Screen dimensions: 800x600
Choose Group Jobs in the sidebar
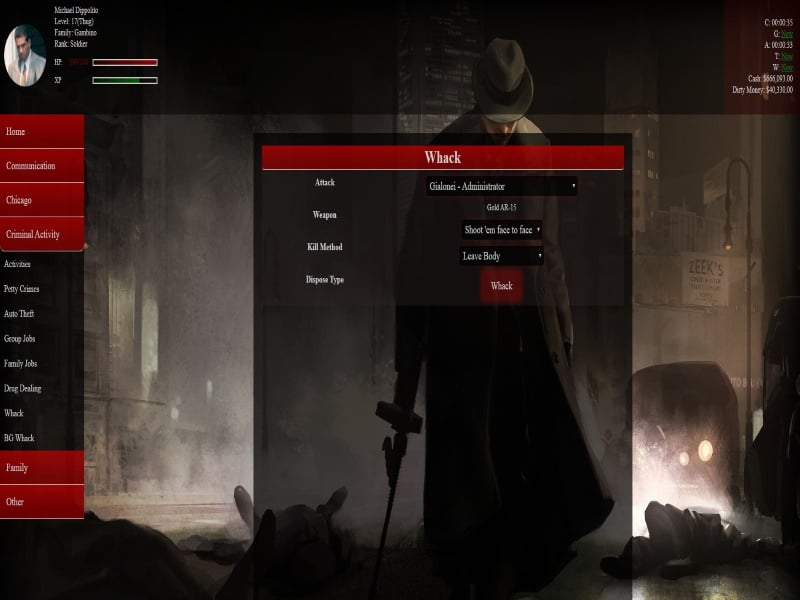click(x=20, y=339)
